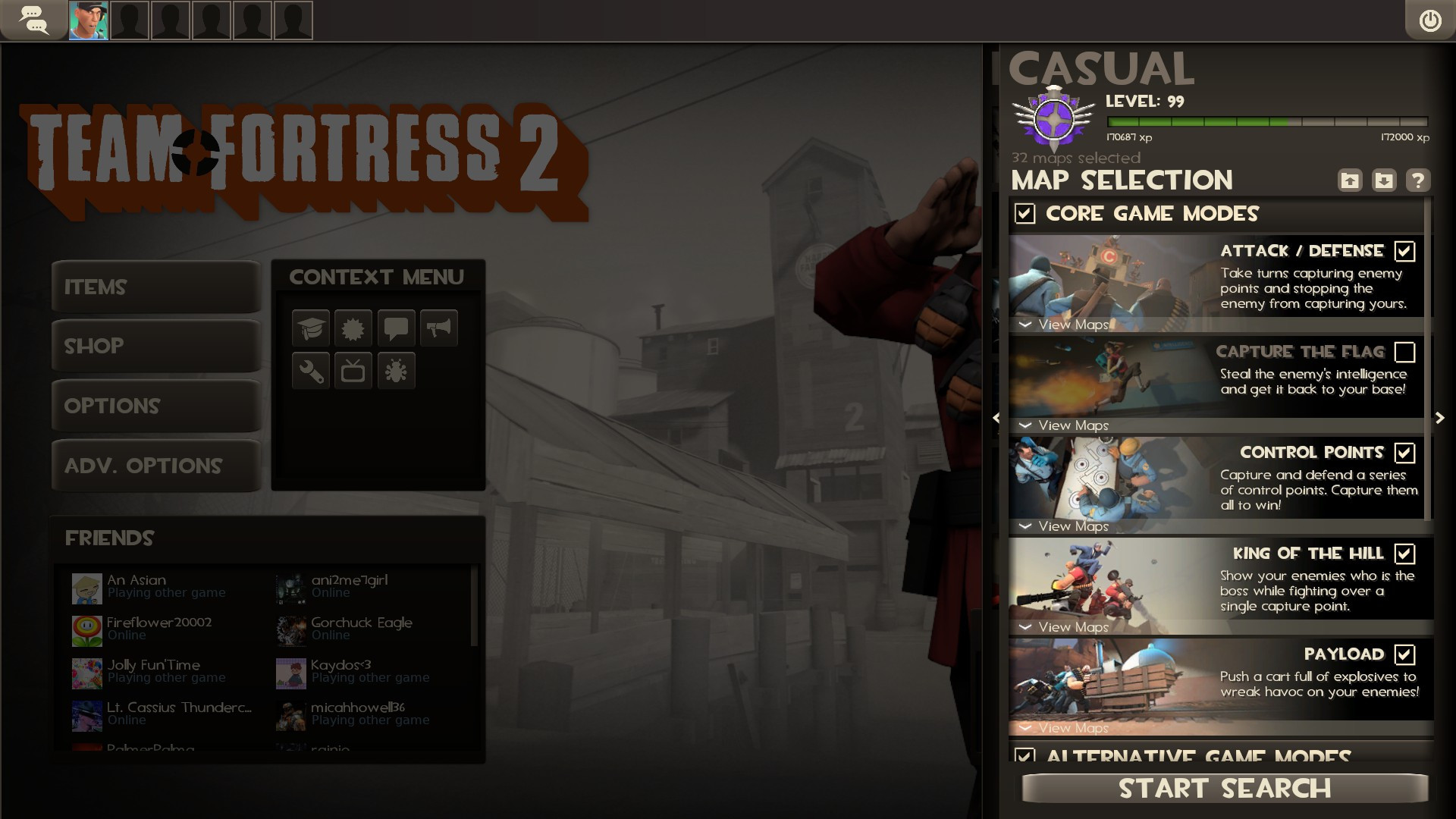Screen dimensions: 1456x819
Task: Export map selection with the folder-up icon
Action: click(x=1350, y=180)
